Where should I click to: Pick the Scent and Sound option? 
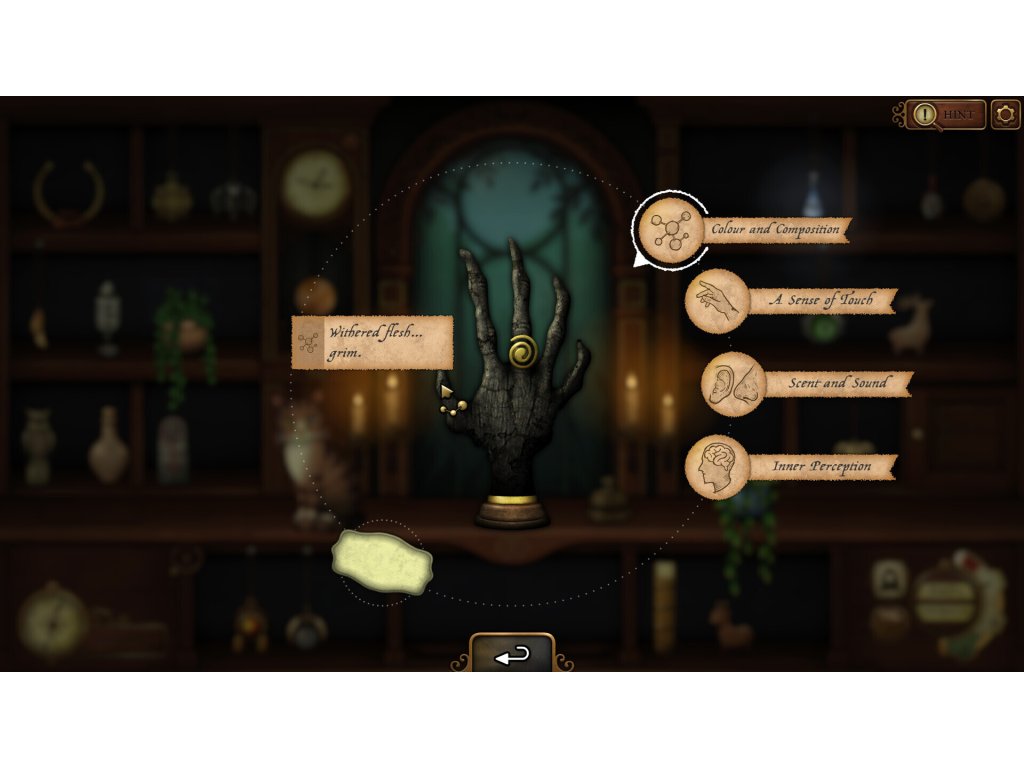(733, 384)
